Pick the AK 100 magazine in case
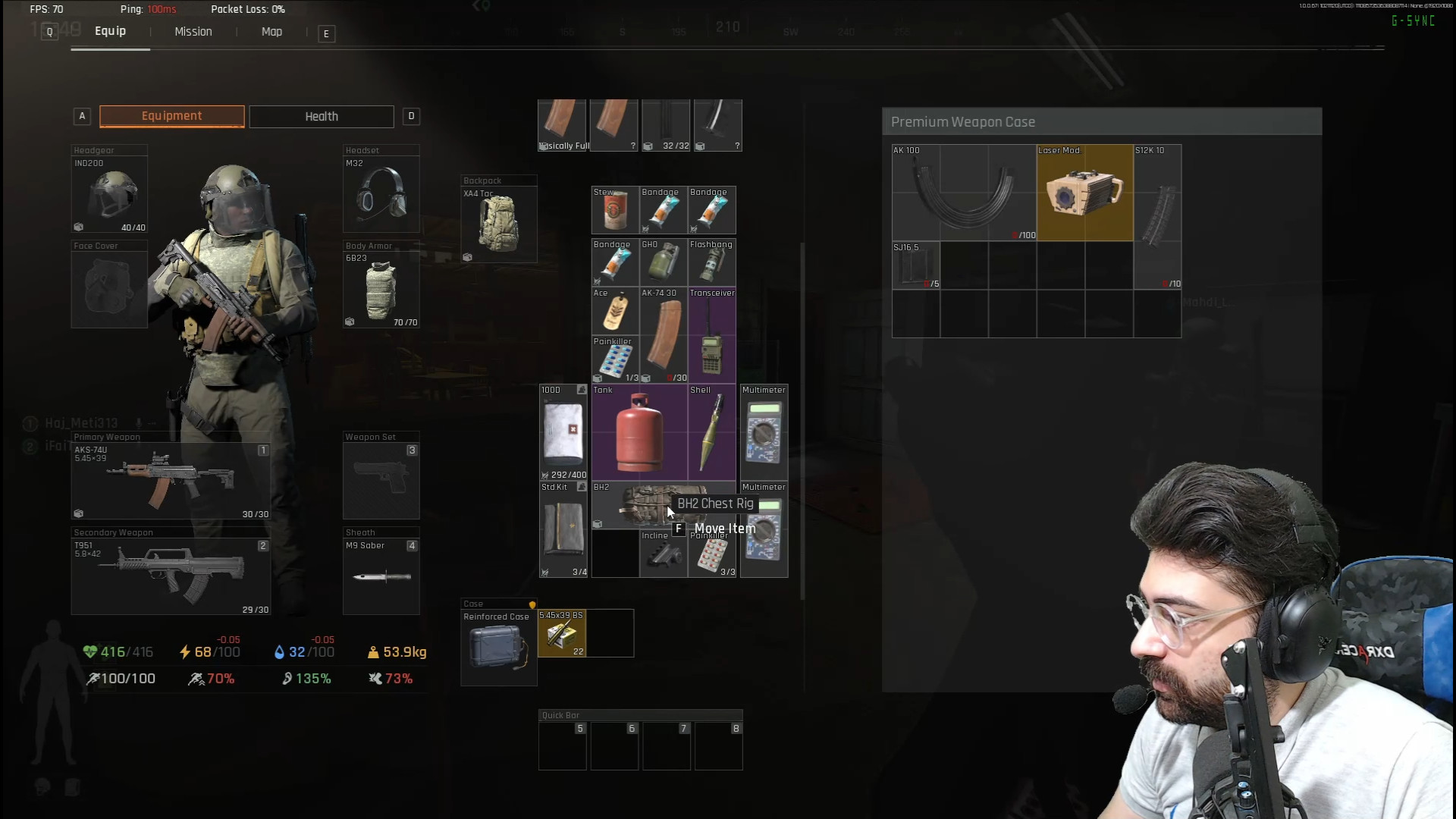1456x819 pixels. [x=964, y=193]
